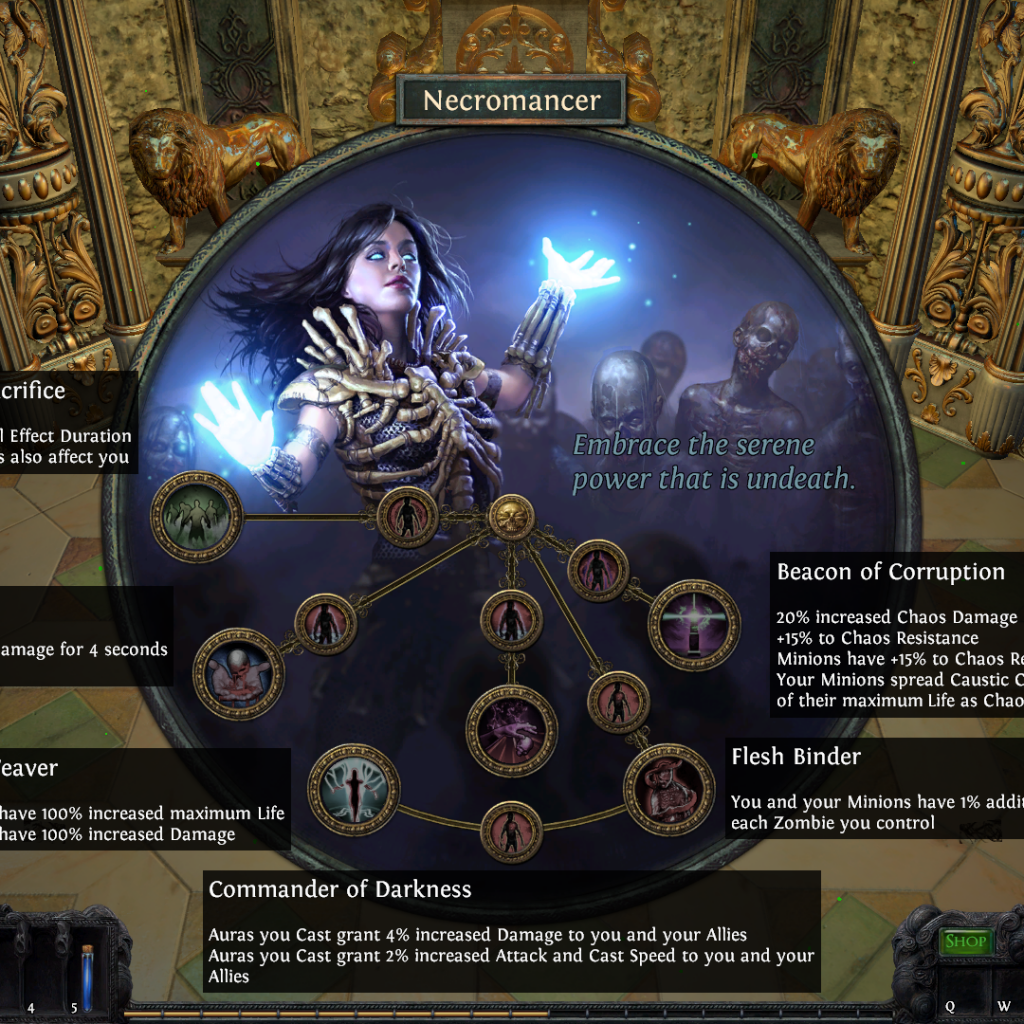Choose the small node leading to Beacon of Corruption
Screen dimensions: 1024x1024
click(x=597, y=570)
